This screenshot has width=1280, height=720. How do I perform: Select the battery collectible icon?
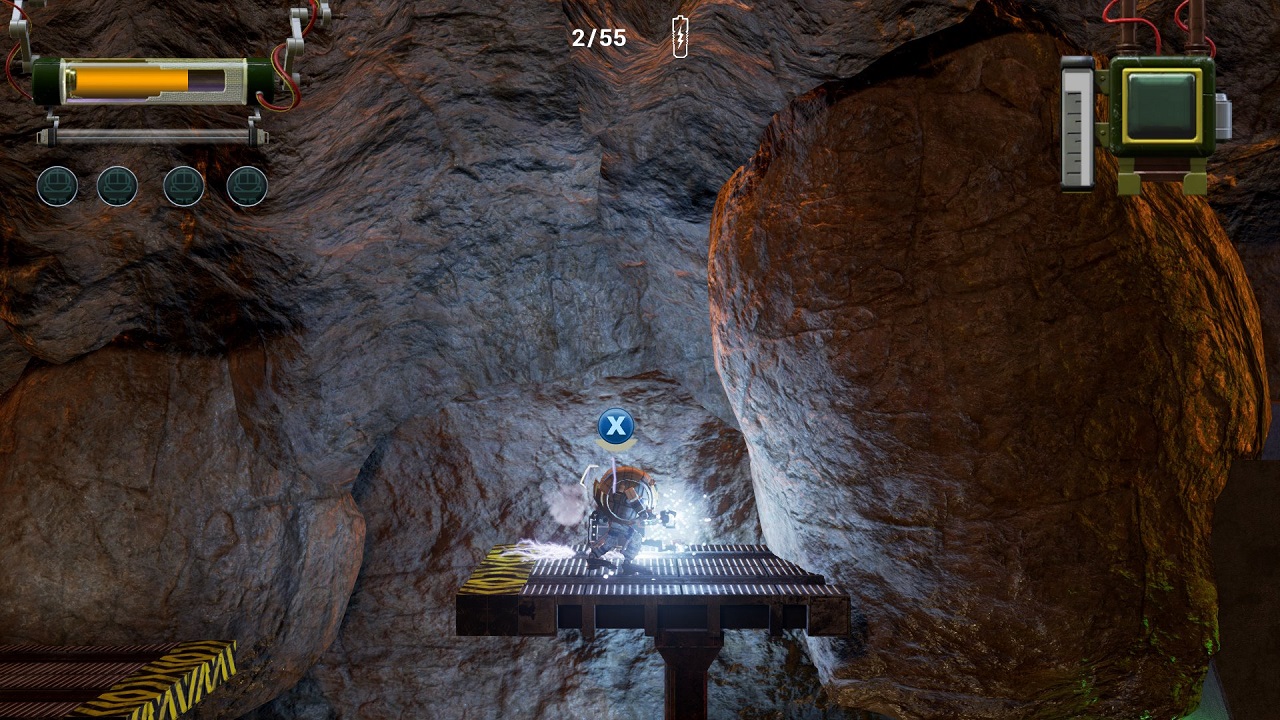click(680, 38)
